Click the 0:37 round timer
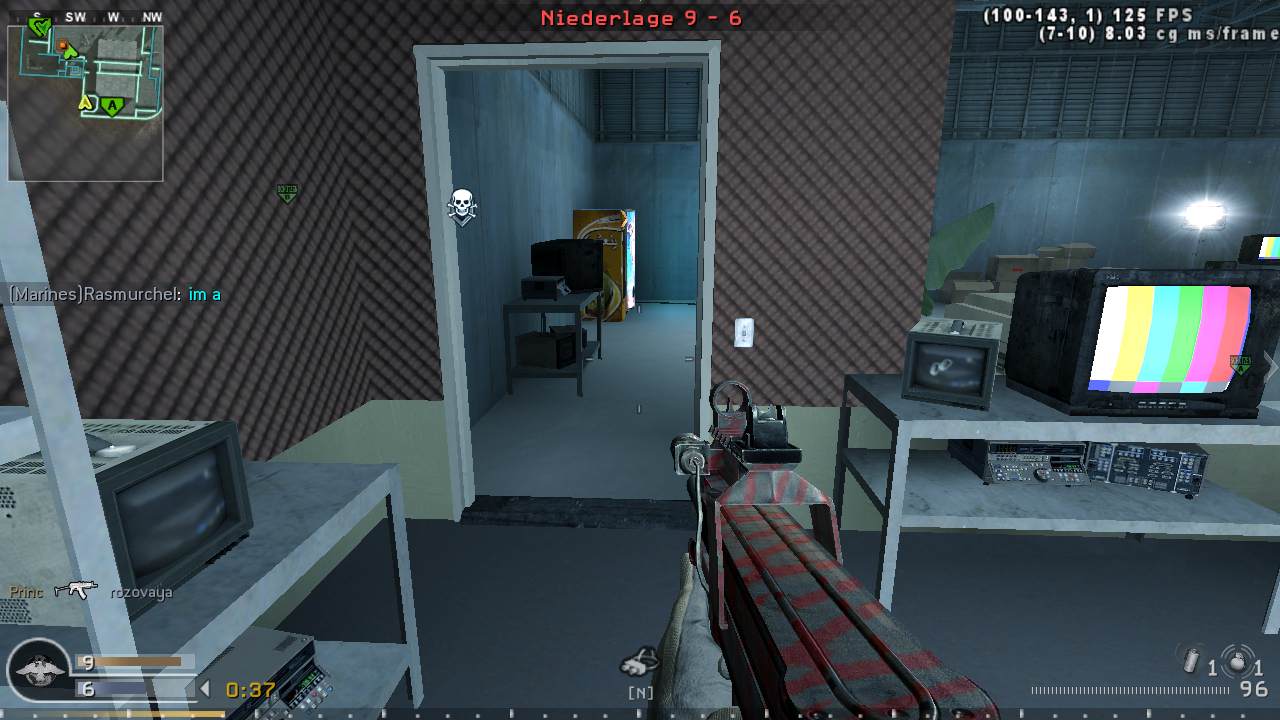Screen dimensions: 1280x720 point(248,688)
